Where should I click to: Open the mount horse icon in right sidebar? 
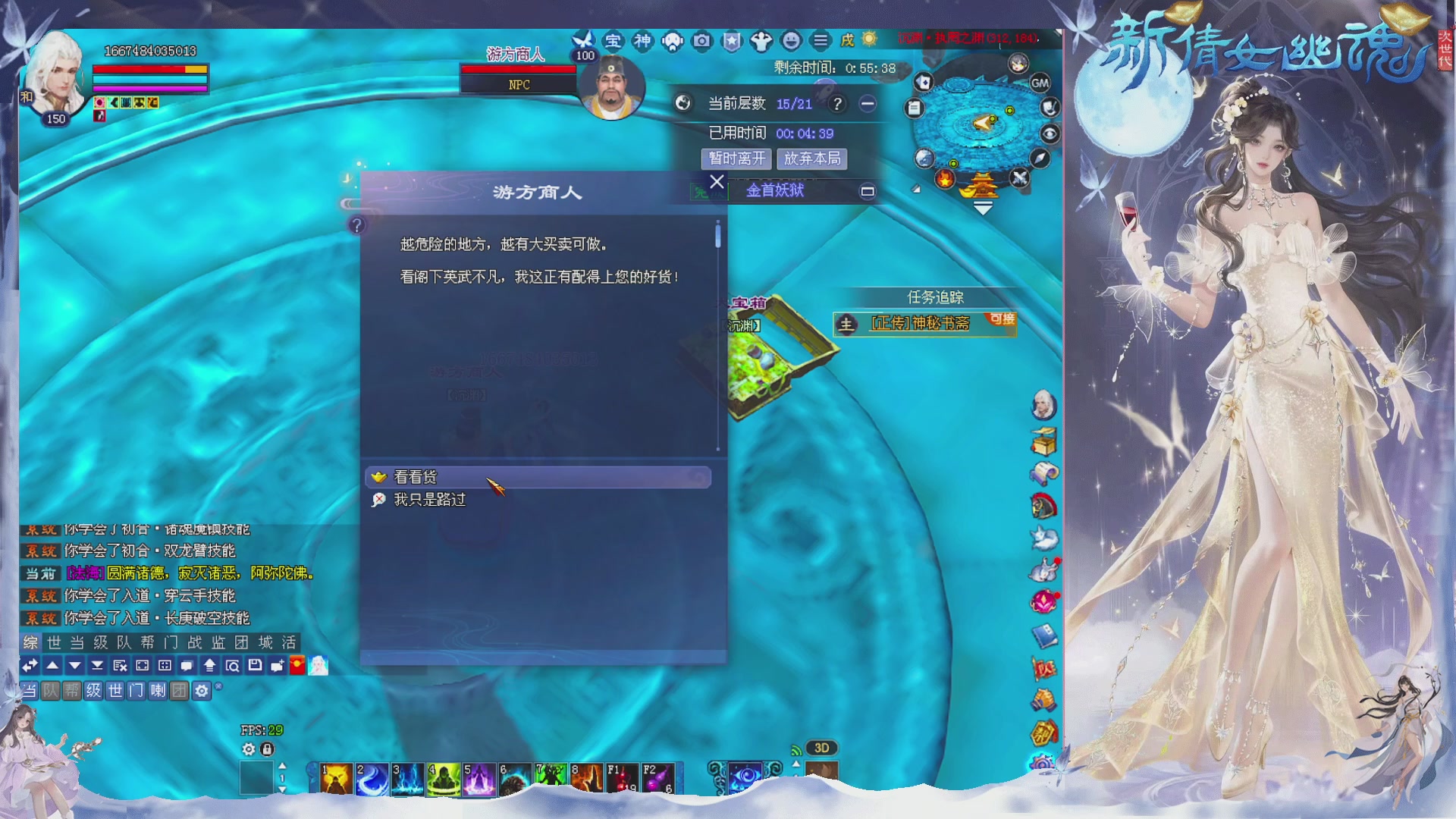1043,505
